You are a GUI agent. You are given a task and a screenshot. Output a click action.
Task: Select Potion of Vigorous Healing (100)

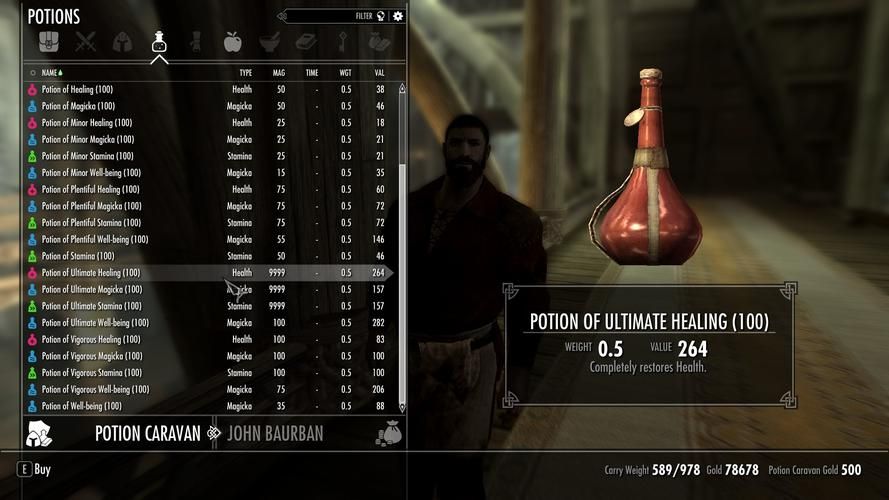point(91,340)
